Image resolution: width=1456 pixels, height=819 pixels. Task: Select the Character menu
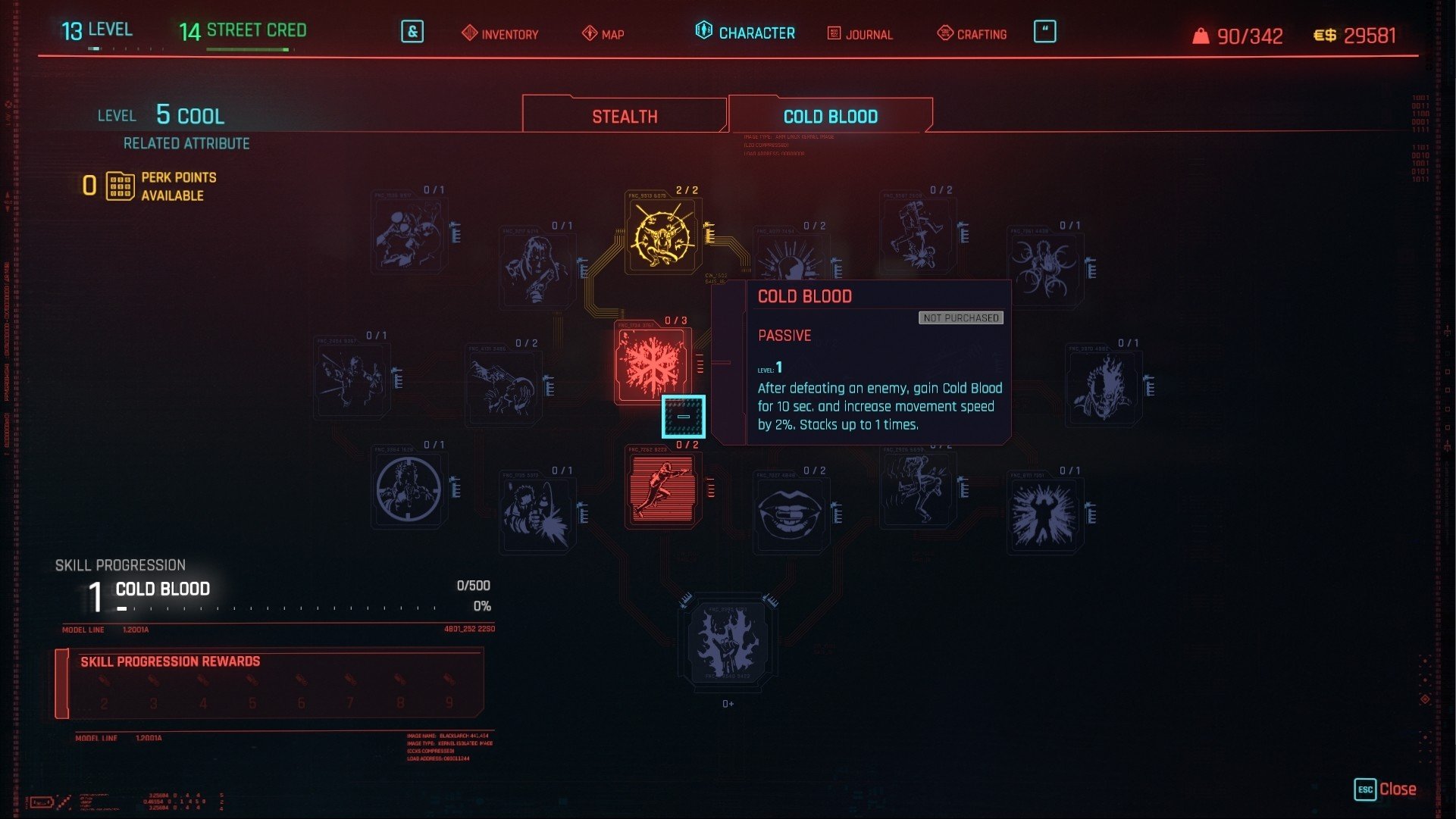pyautogui.click(x=745, y=33)
